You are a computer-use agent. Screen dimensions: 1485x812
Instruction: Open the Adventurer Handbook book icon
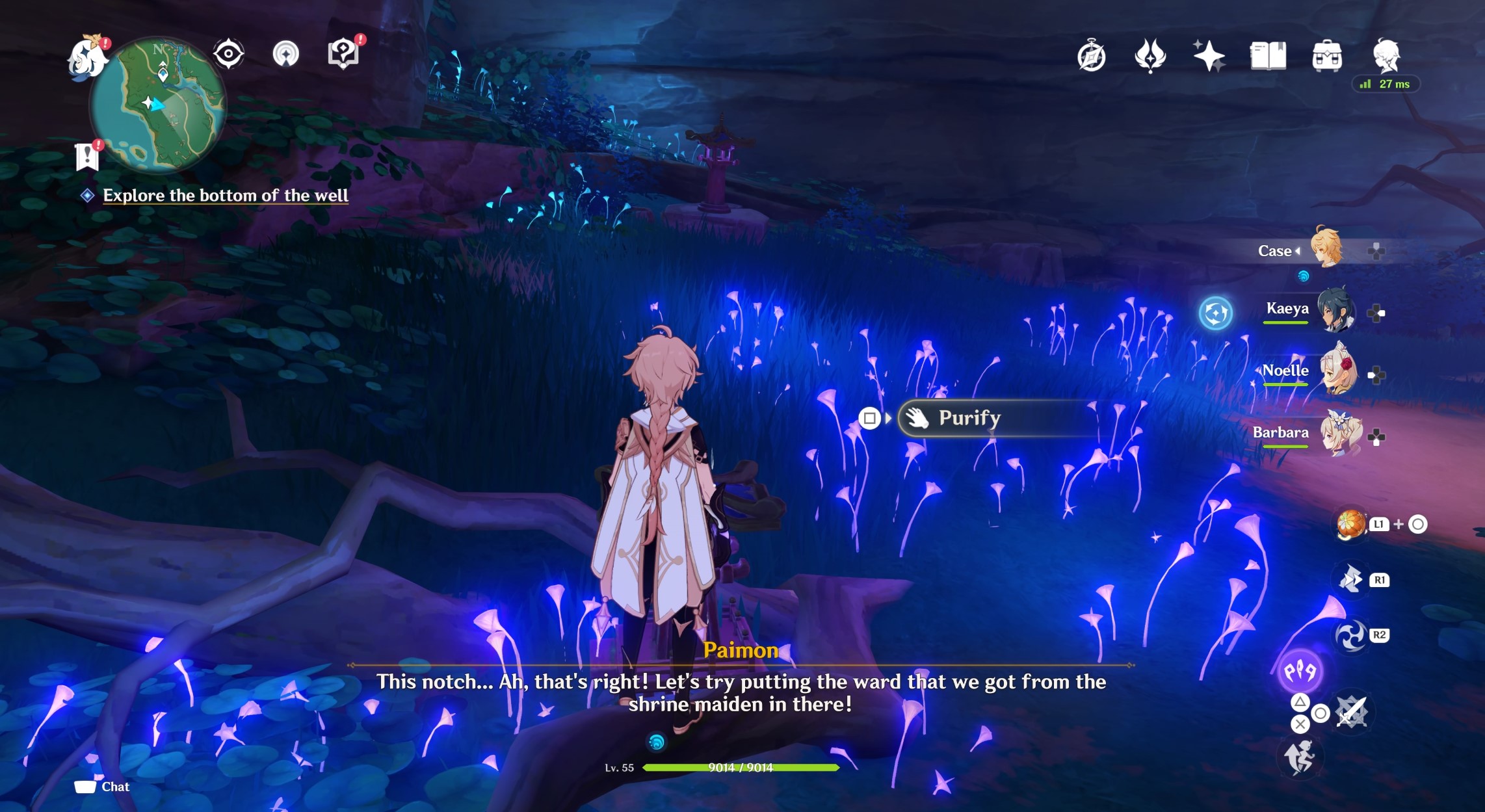pos(1268,55)
